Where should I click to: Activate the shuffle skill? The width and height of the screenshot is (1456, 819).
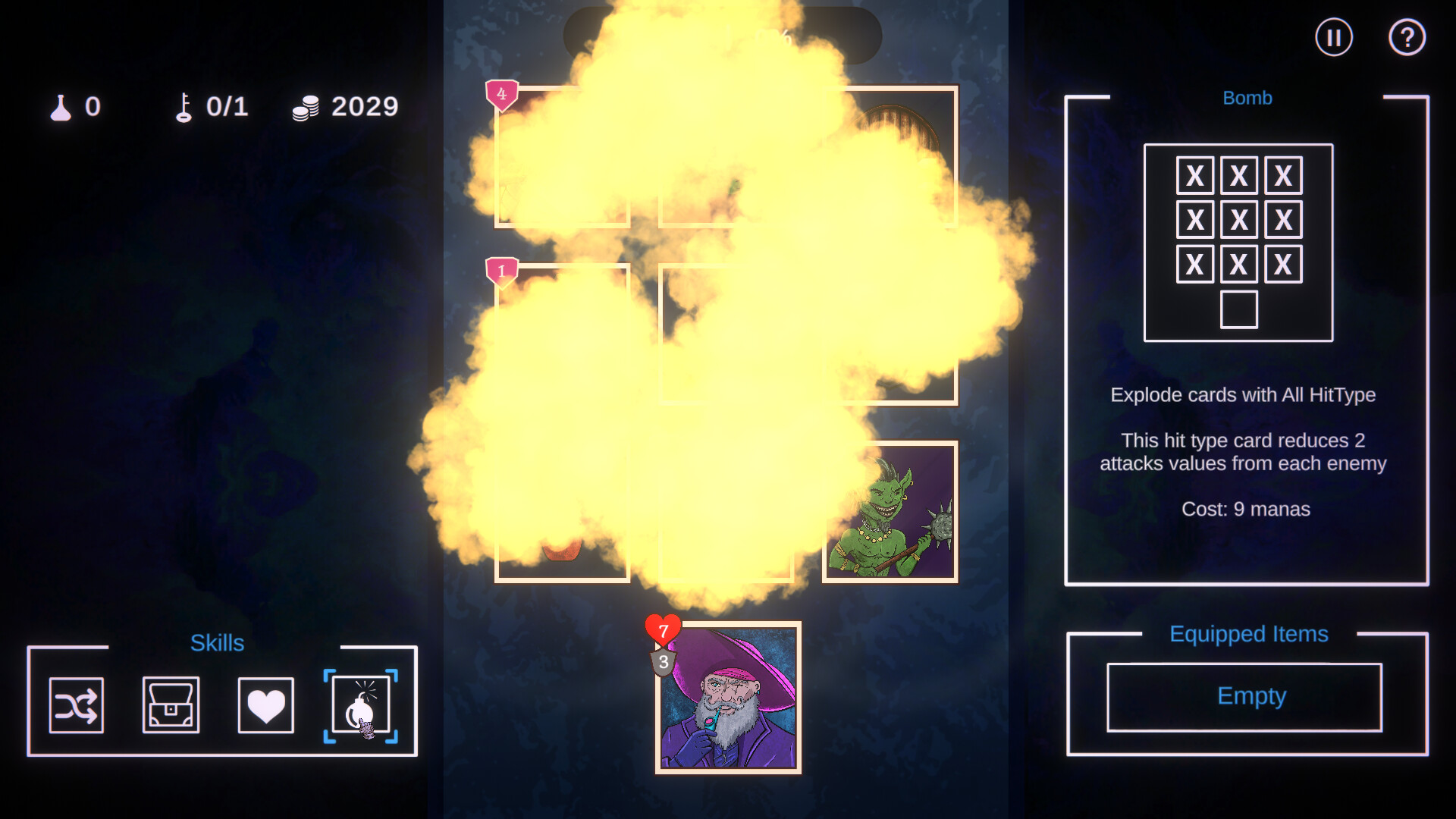(76, 705)
